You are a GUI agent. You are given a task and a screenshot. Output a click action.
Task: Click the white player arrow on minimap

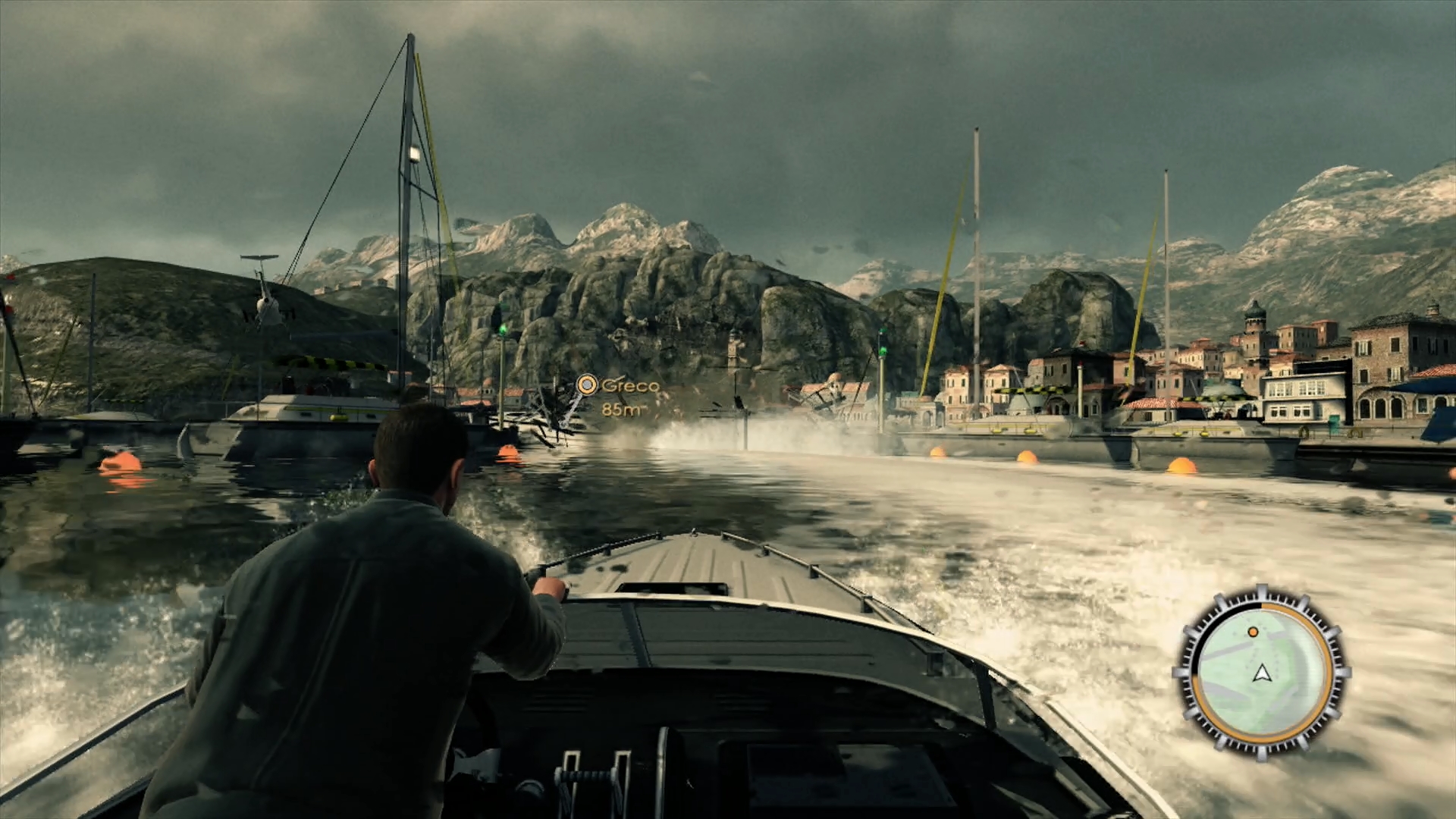tap(1261, 673)
